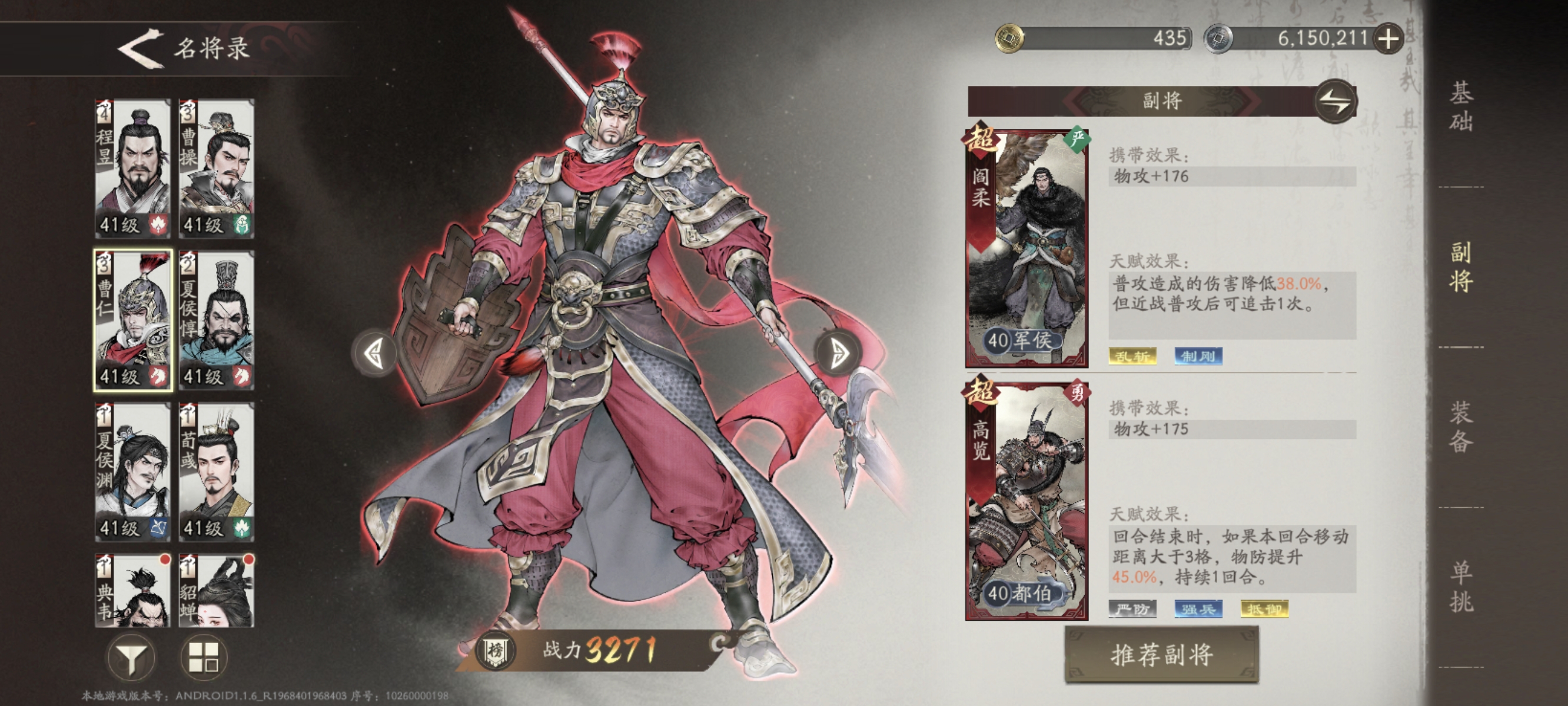Open the 阎柔 deputy card
This screenshot has width=1568, height=706.
pyautogui.click(x=1027, y=248)
